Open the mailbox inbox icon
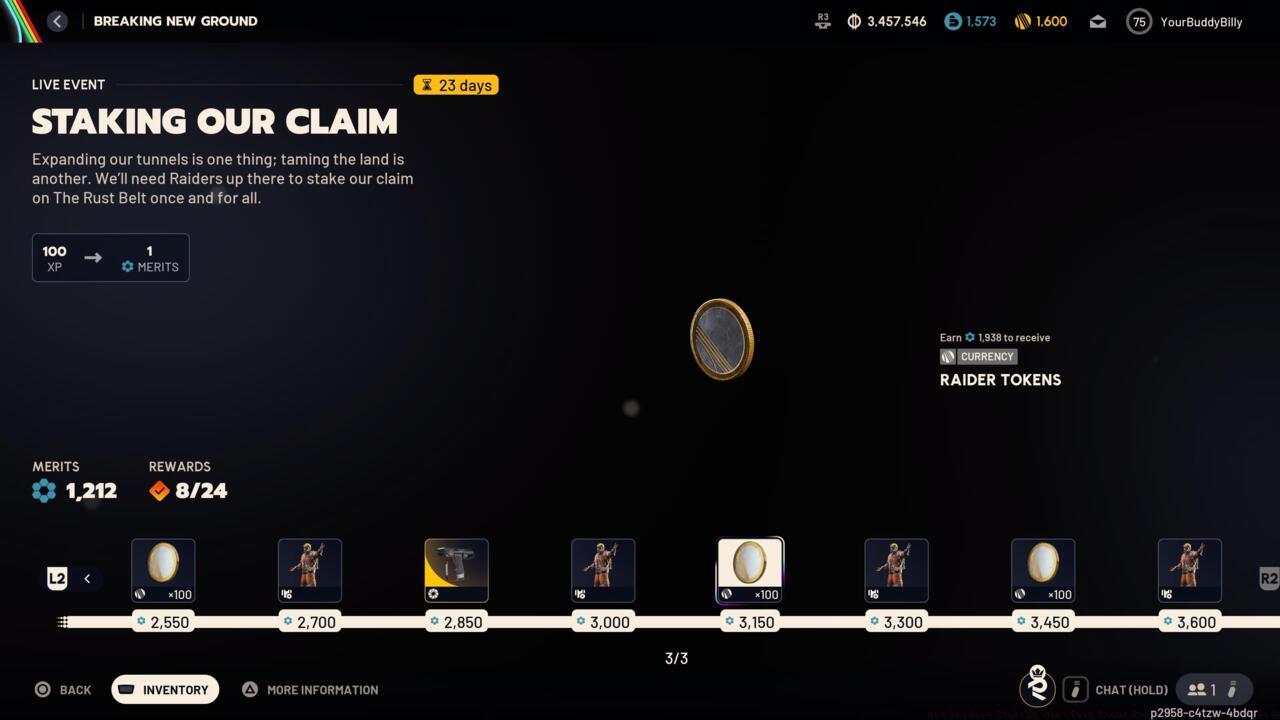The image size is (1280, 720). (1097, 21)
